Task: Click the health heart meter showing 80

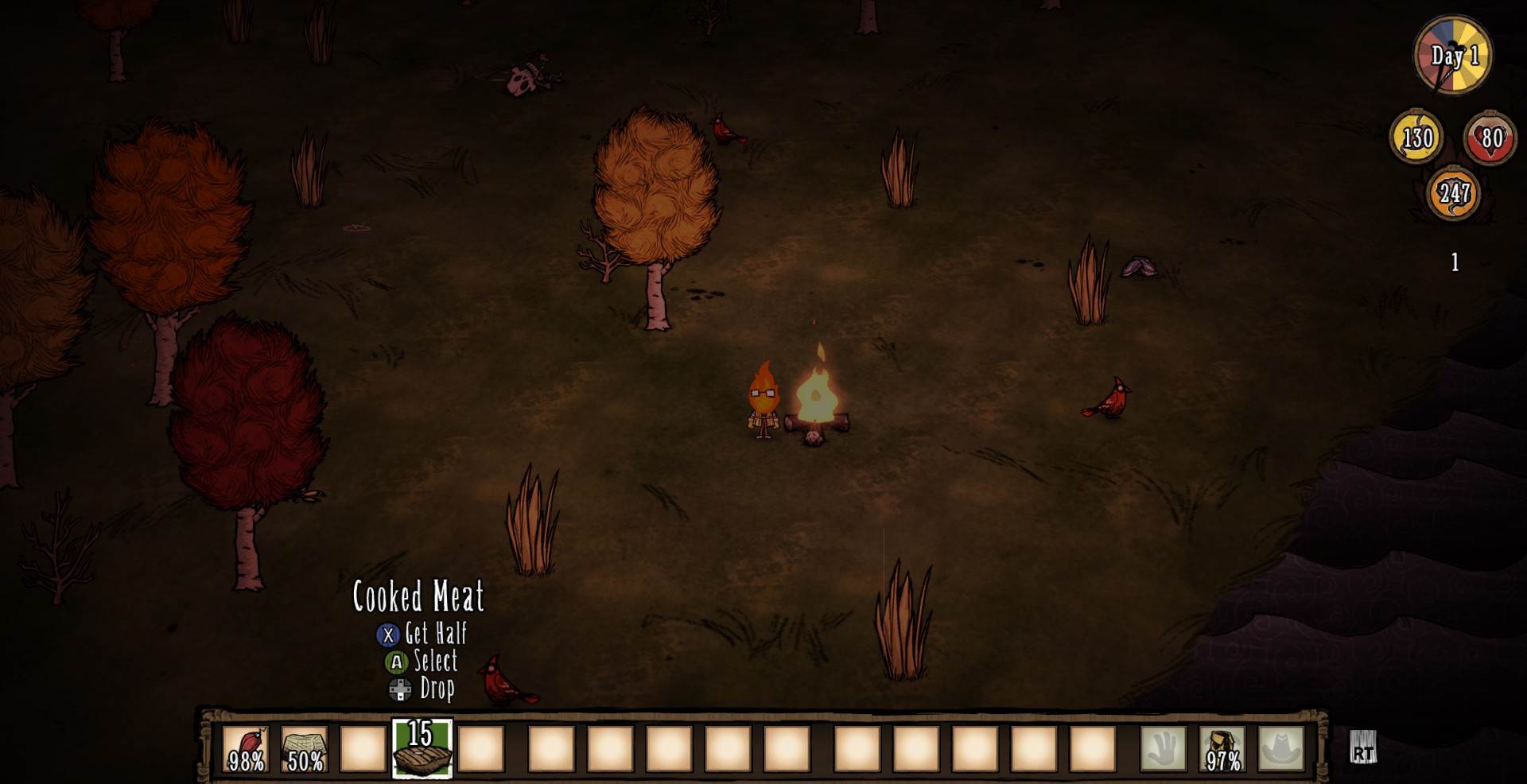Action: point(1490,138)
